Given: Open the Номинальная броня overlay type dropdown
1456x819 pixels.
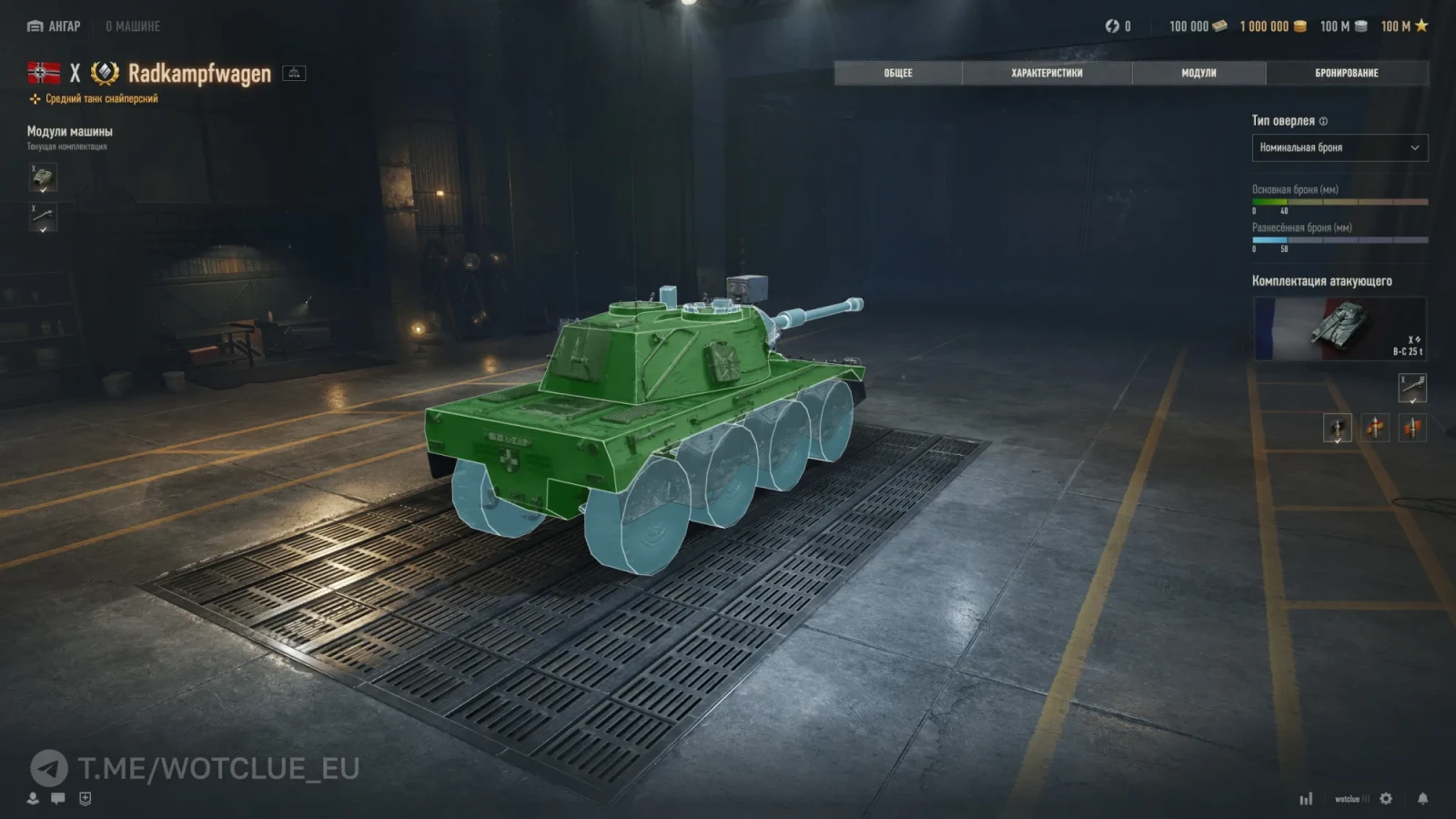Looking at the screenshot, I should tap(1340, 147).
